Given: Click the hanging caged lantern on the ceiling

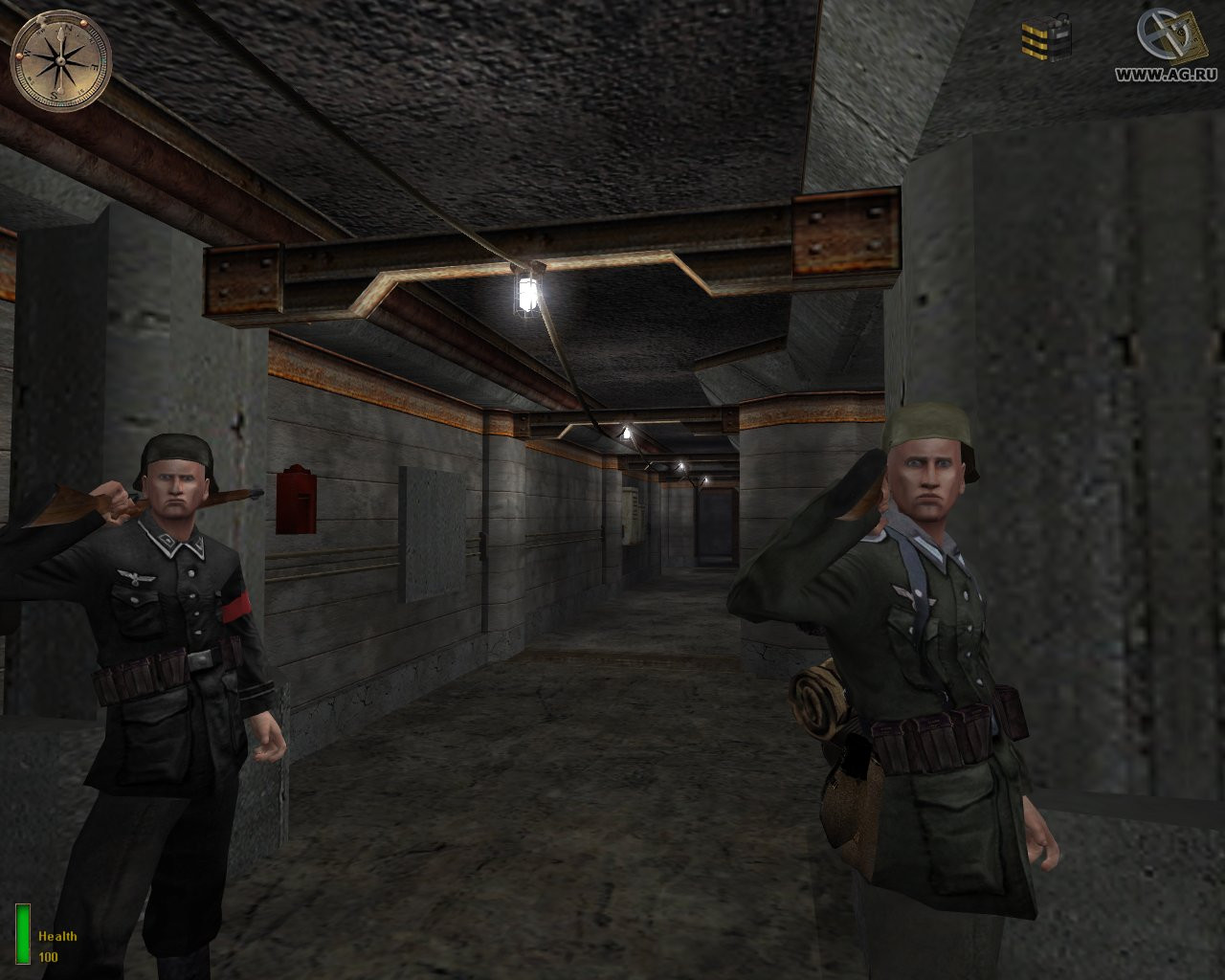Looking at the screenshot, I should [527, 297].
